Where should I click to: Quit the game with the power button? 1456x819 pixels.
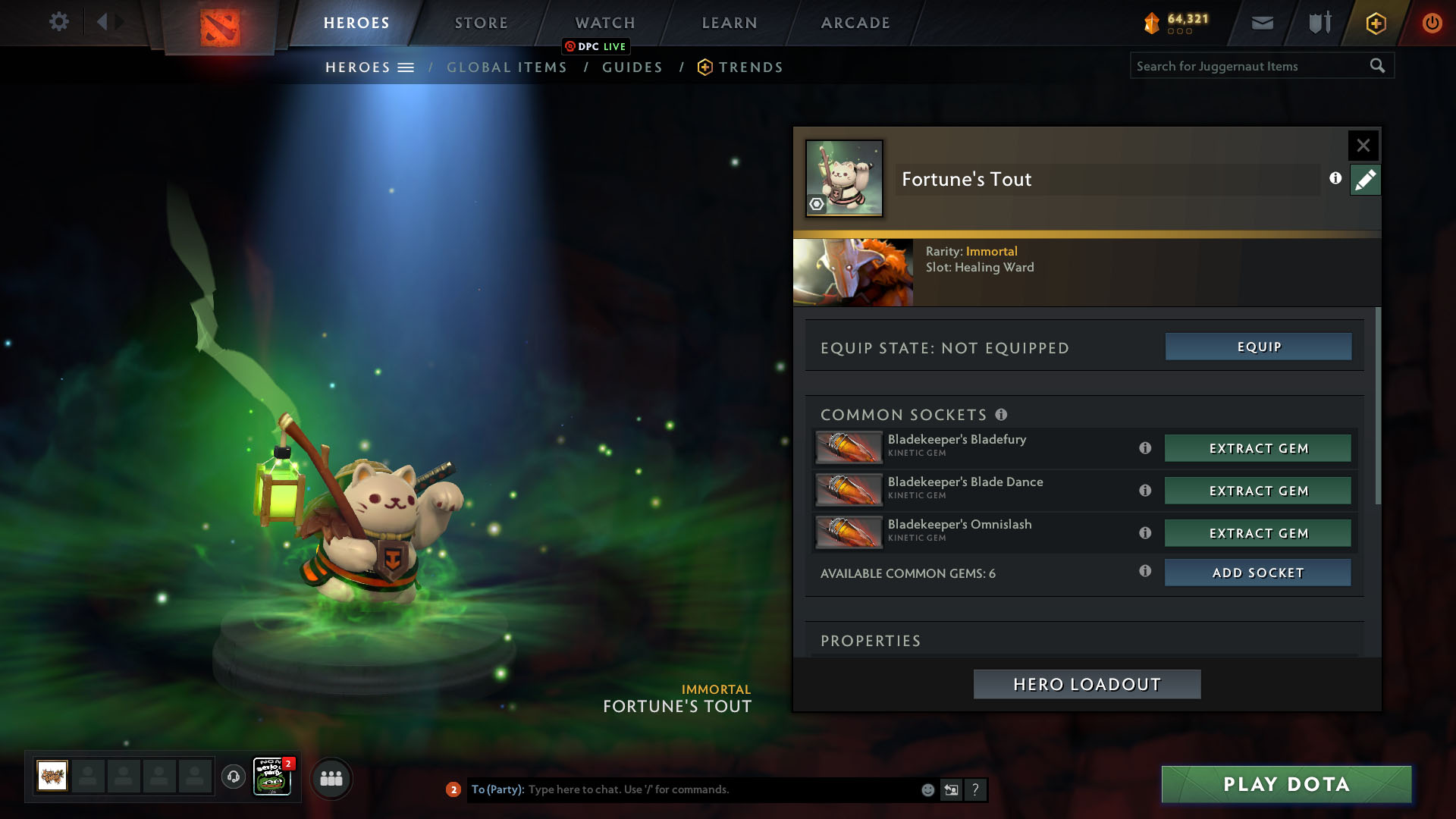(1432, 23)
